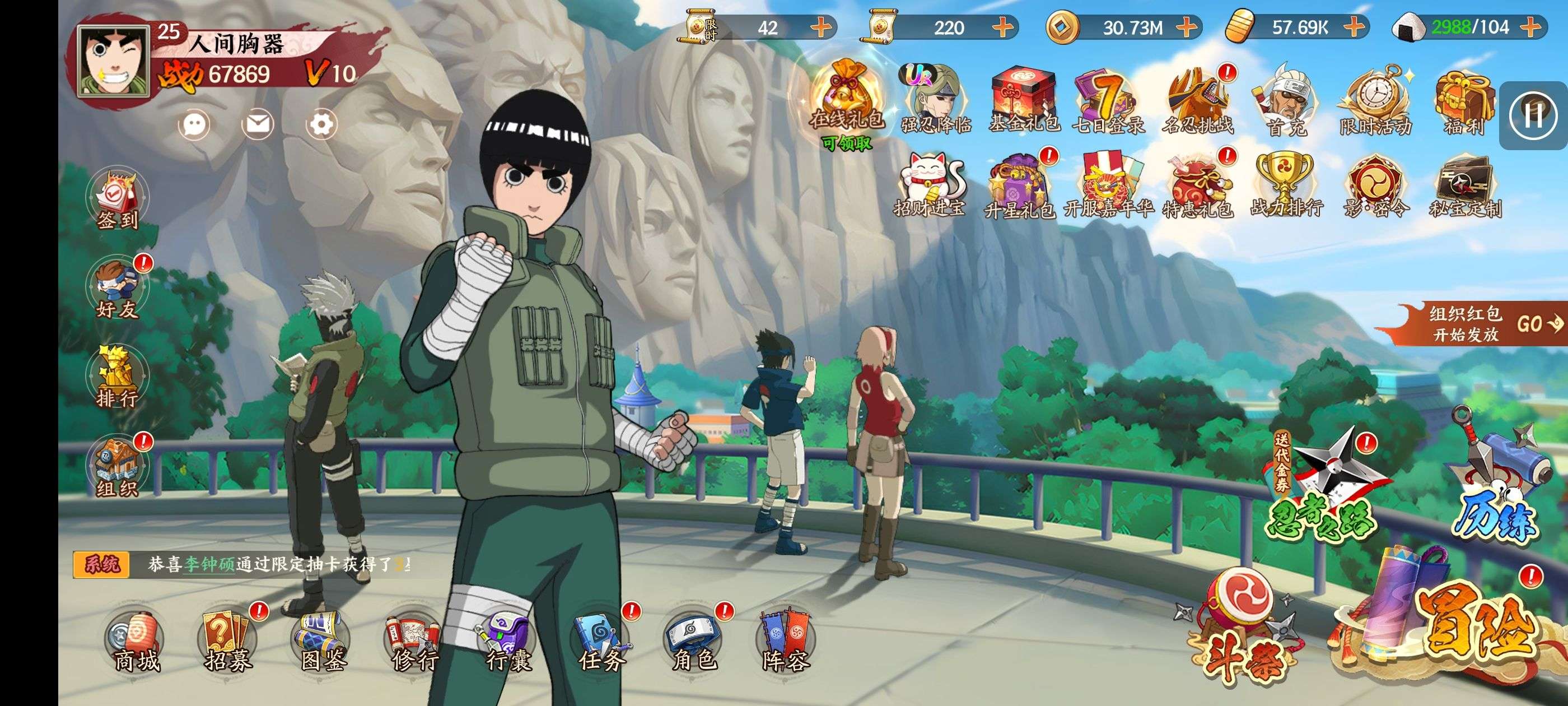Viewport: 1568px width, 706px height.
Task: Open the 七日登录 seven-day login event
Action: 1108,100
